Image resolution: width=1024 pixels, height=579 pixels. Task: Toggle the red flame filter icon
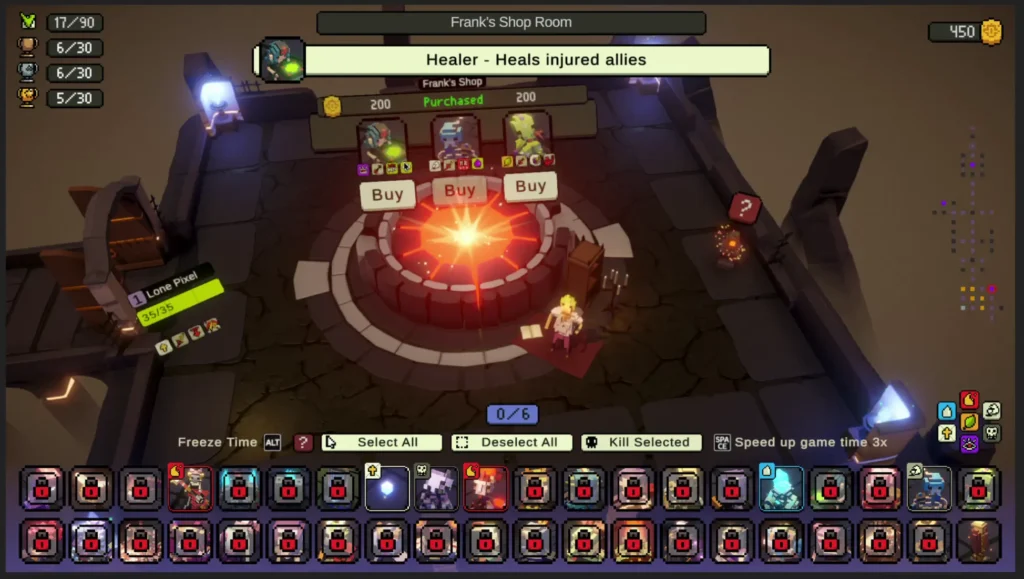968,401
